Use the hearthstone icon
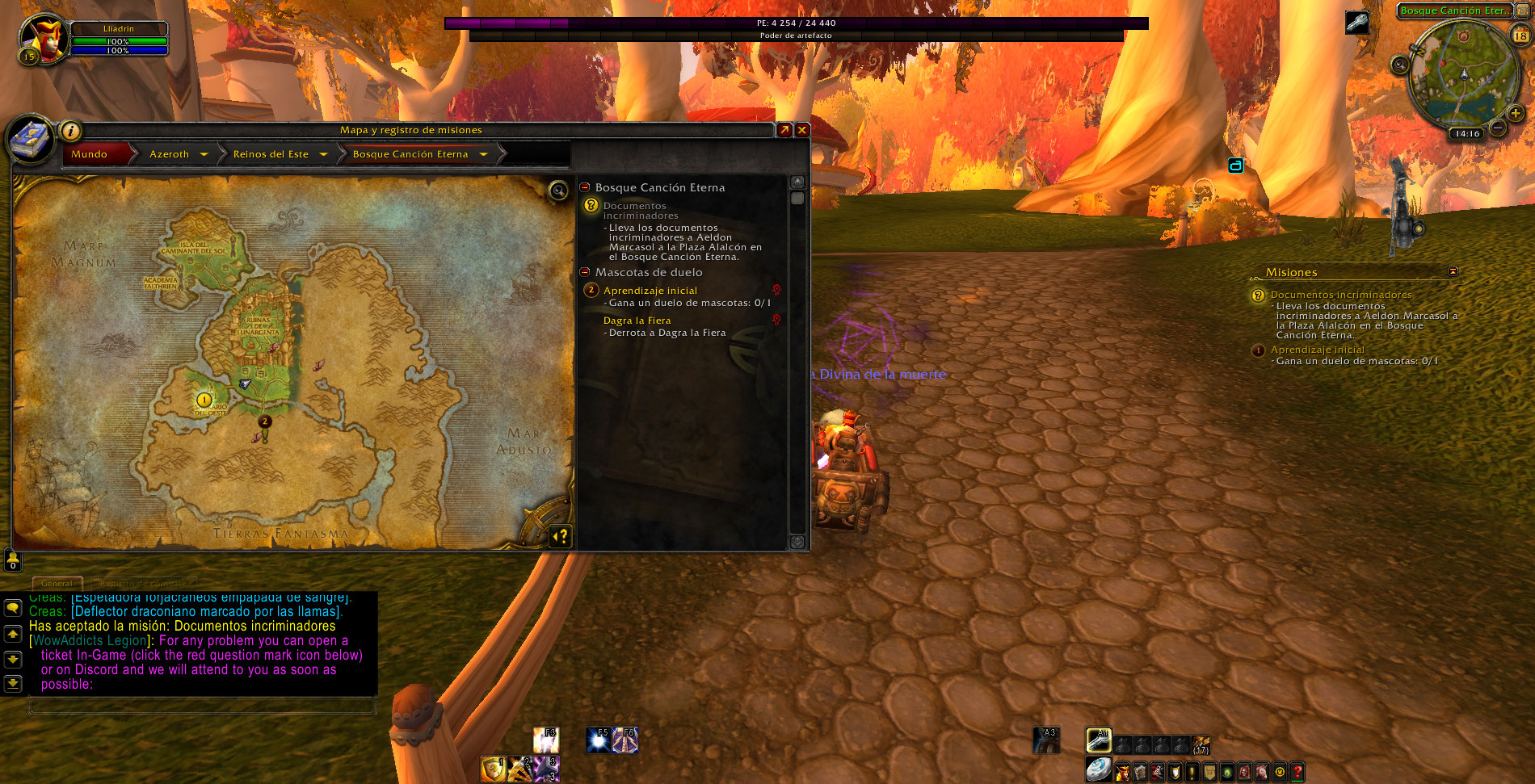The height and width of the screenshot is (784, 1535). pos(1097,769)
